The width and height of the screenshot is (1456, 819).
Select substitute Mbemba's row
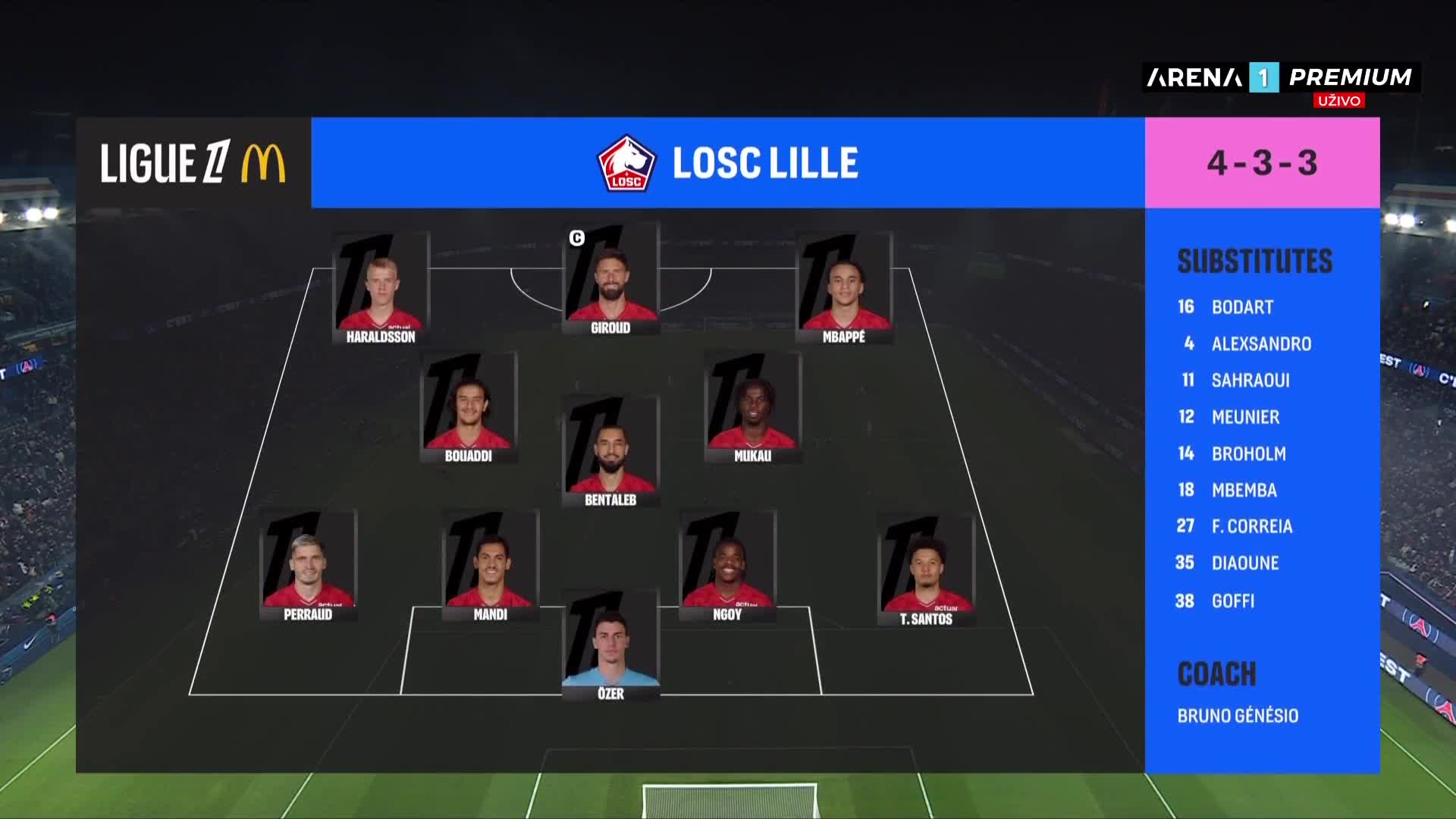tap(1244, 490)
